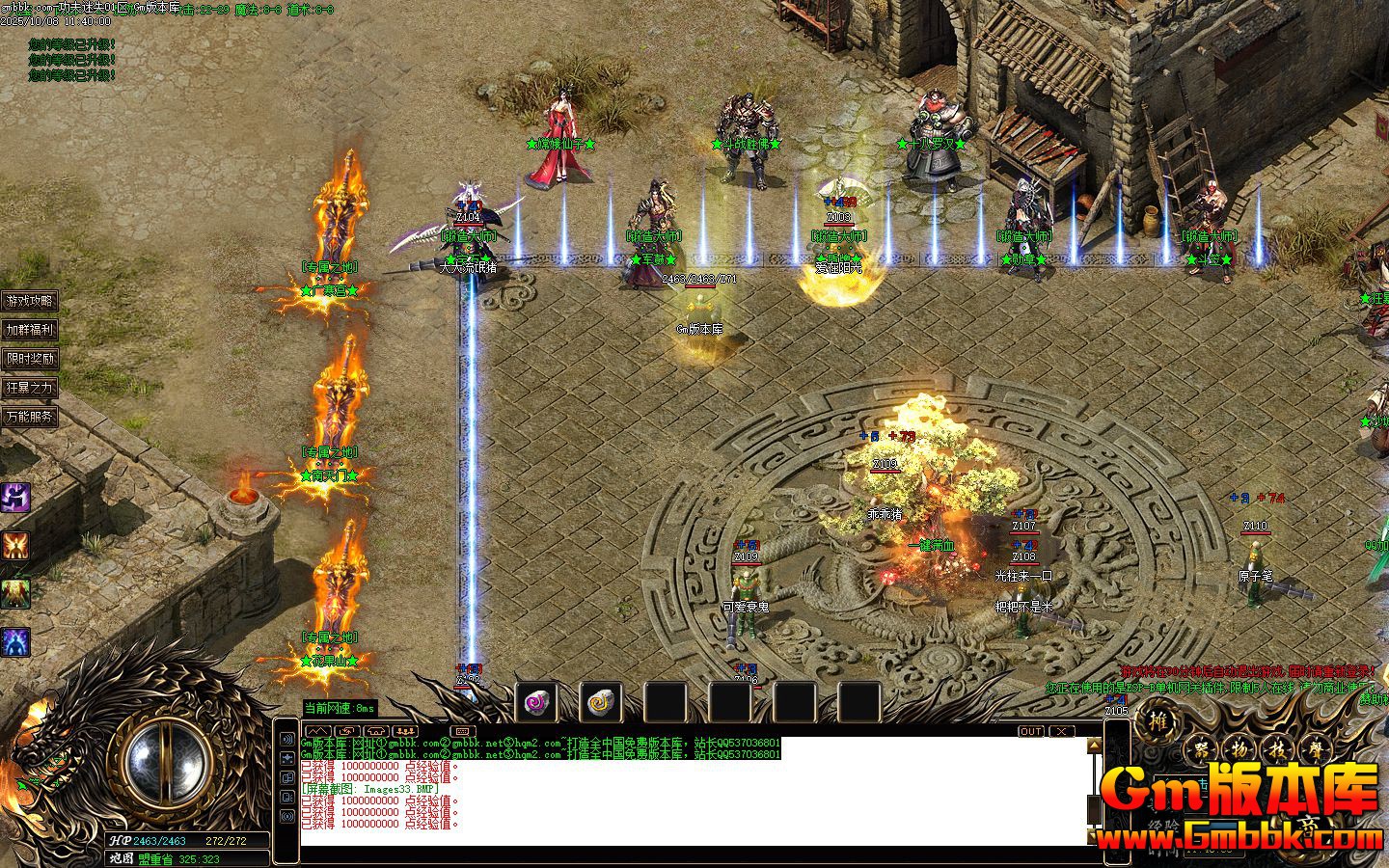The width and height of the screenshot is (1389, 868).
Task: Trigger the blue glowing figure skill icon
Action: [x=15, y=641]
